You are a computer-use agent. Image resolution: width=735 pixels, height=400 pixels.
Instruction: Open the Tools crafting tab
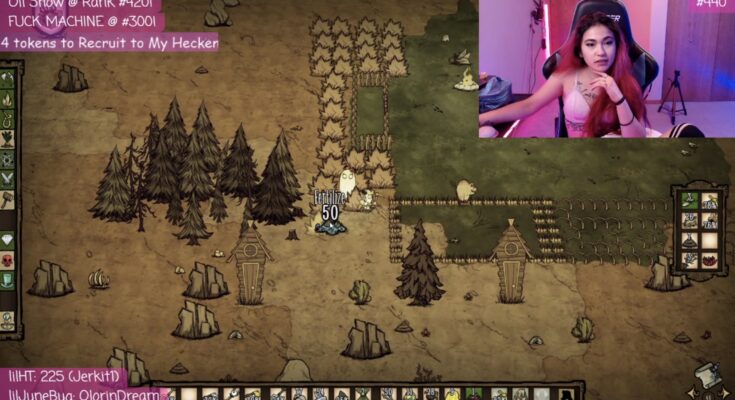[x=8, y=78]
